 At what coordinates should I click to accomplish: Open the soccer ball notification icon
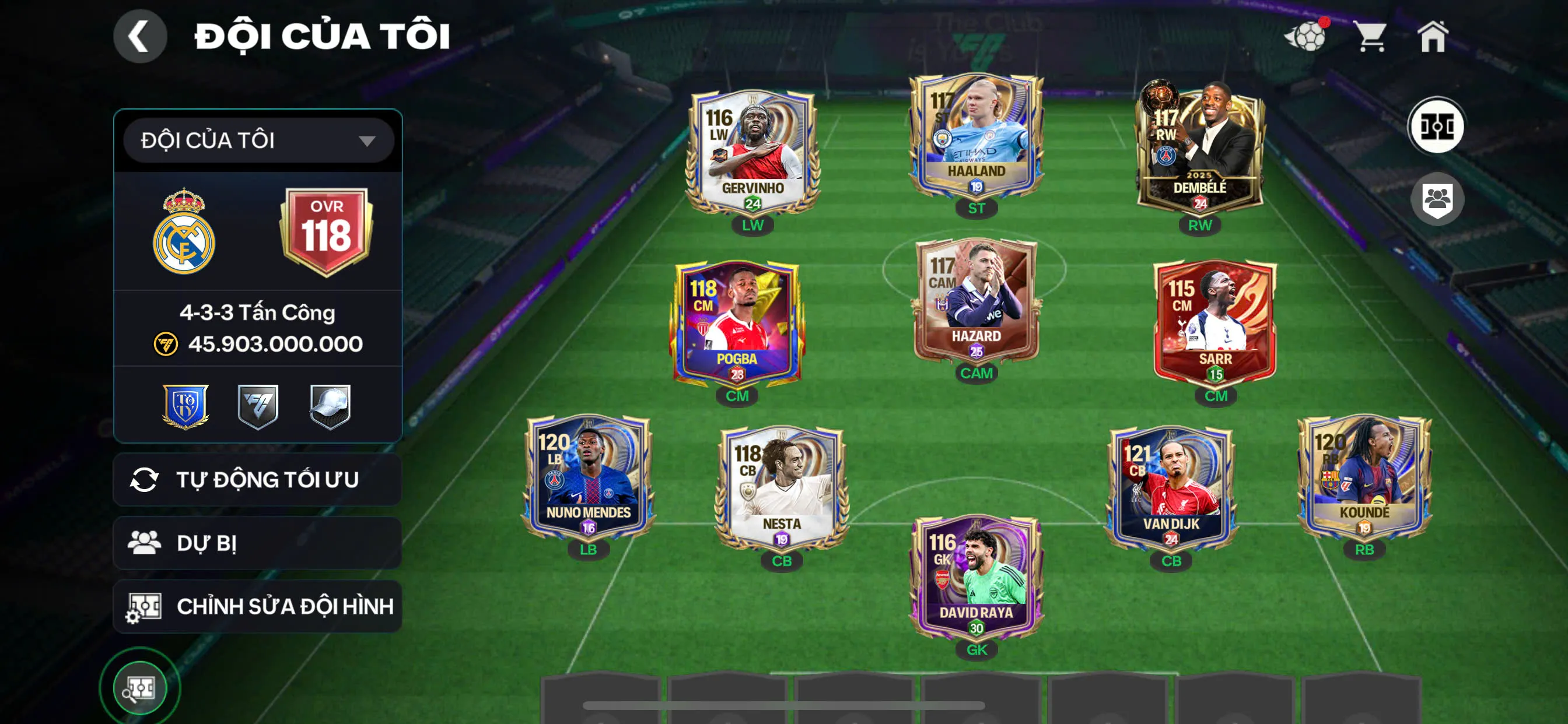tap(1305, 37)
